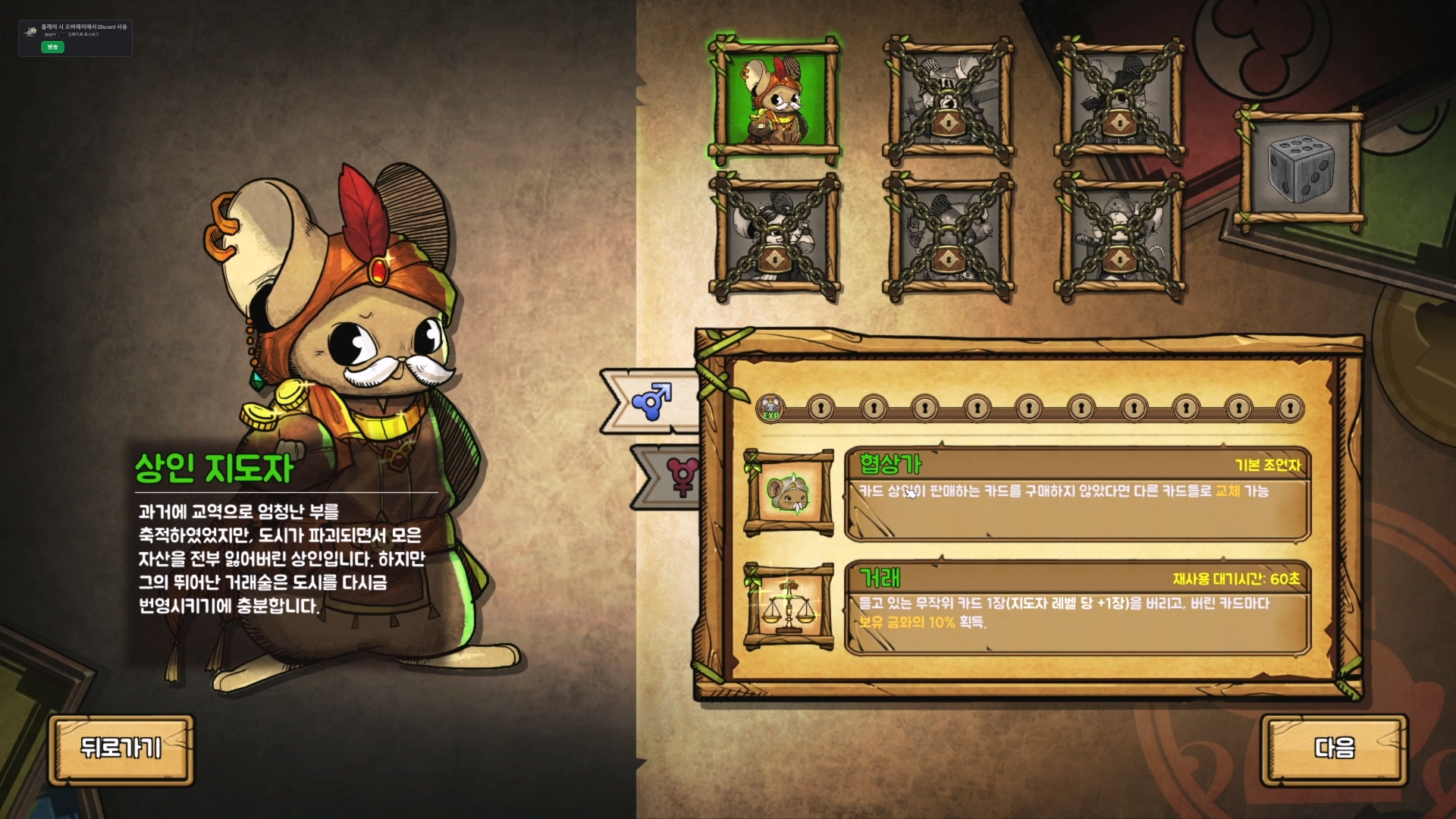Select the merchant leader portrait
The width and height of the screenshot is (1456, 819).
tap(775, 100)
